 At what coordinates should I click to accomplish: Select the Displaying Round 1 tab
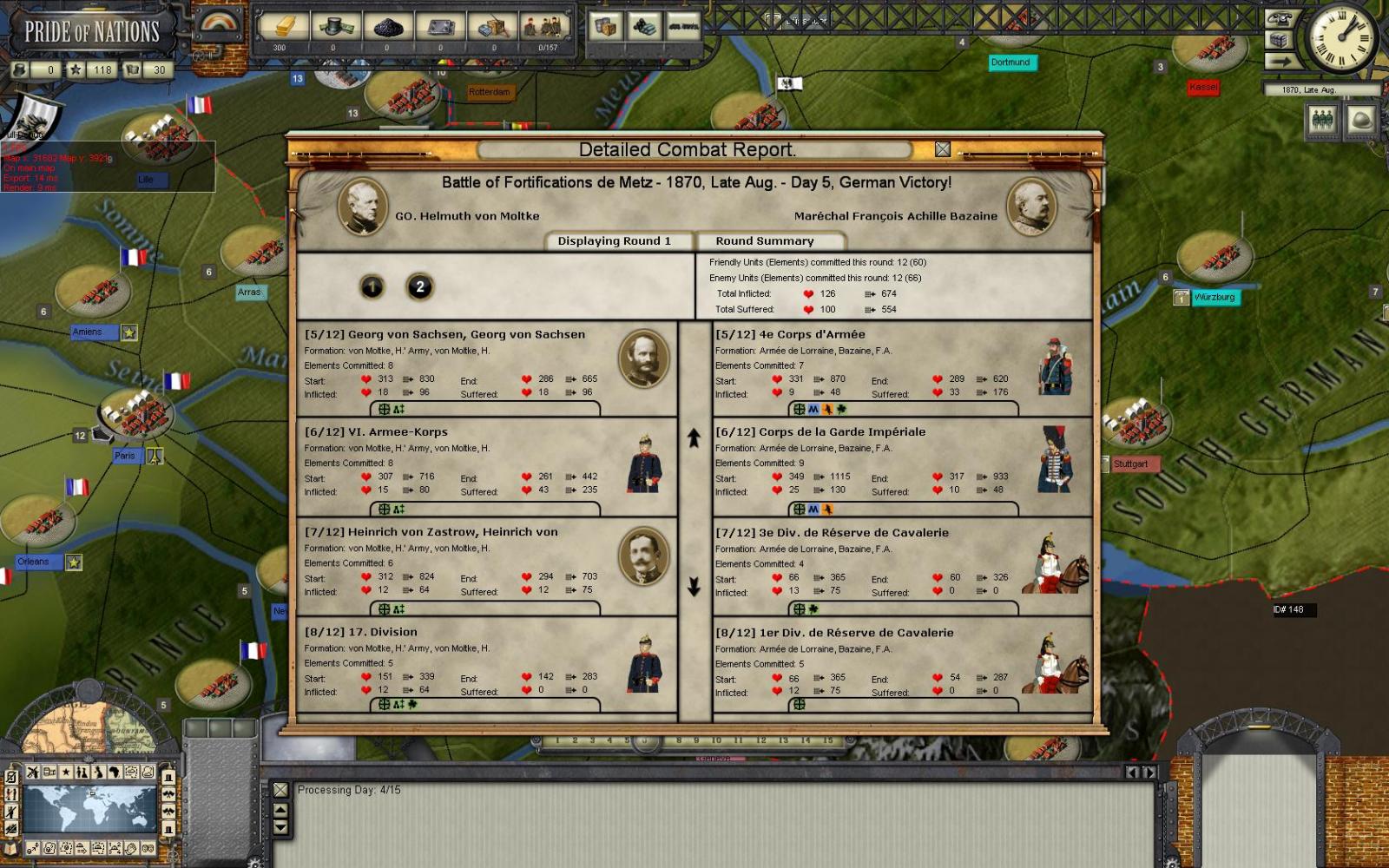(x=614, y=241)
